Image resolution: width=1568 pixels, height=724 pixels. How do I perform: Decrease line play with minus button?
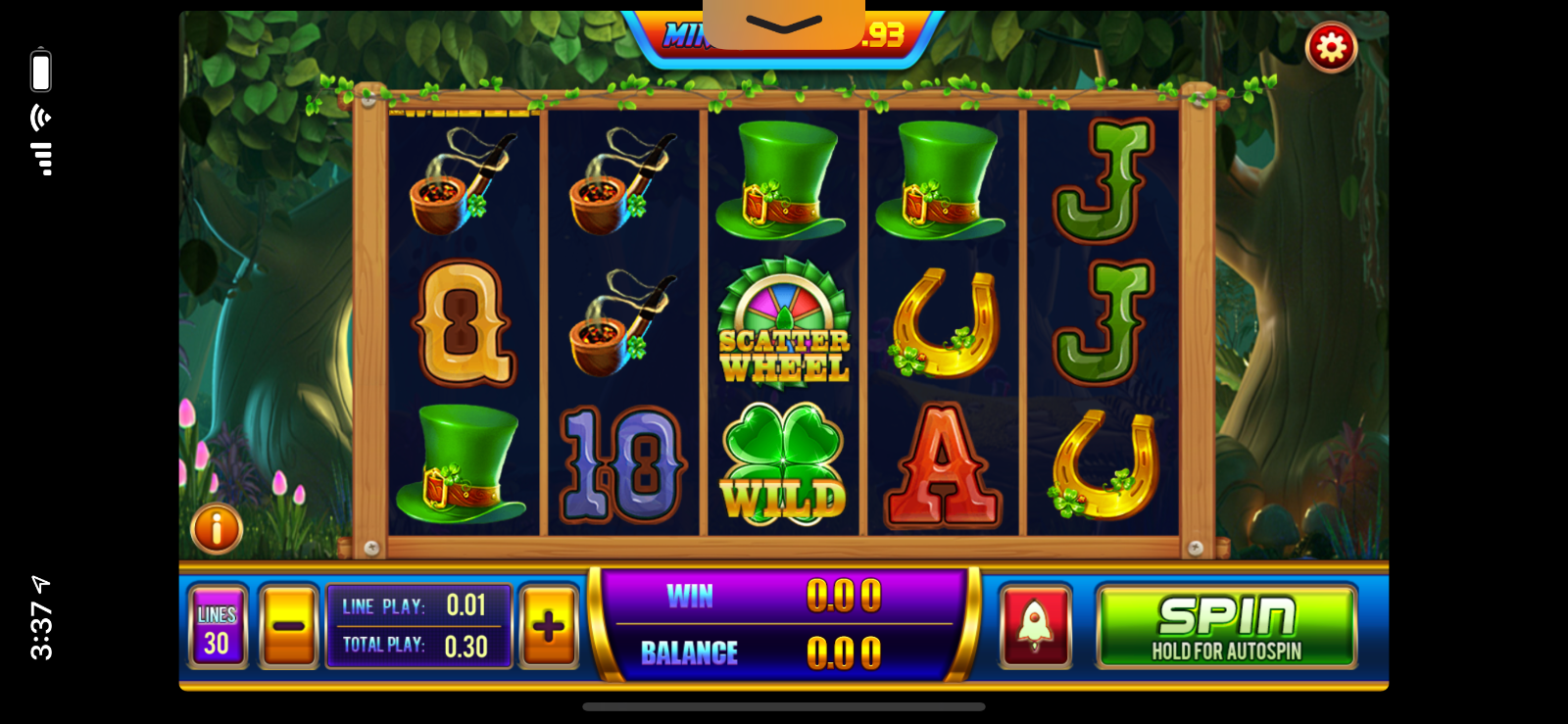[288, 627]
